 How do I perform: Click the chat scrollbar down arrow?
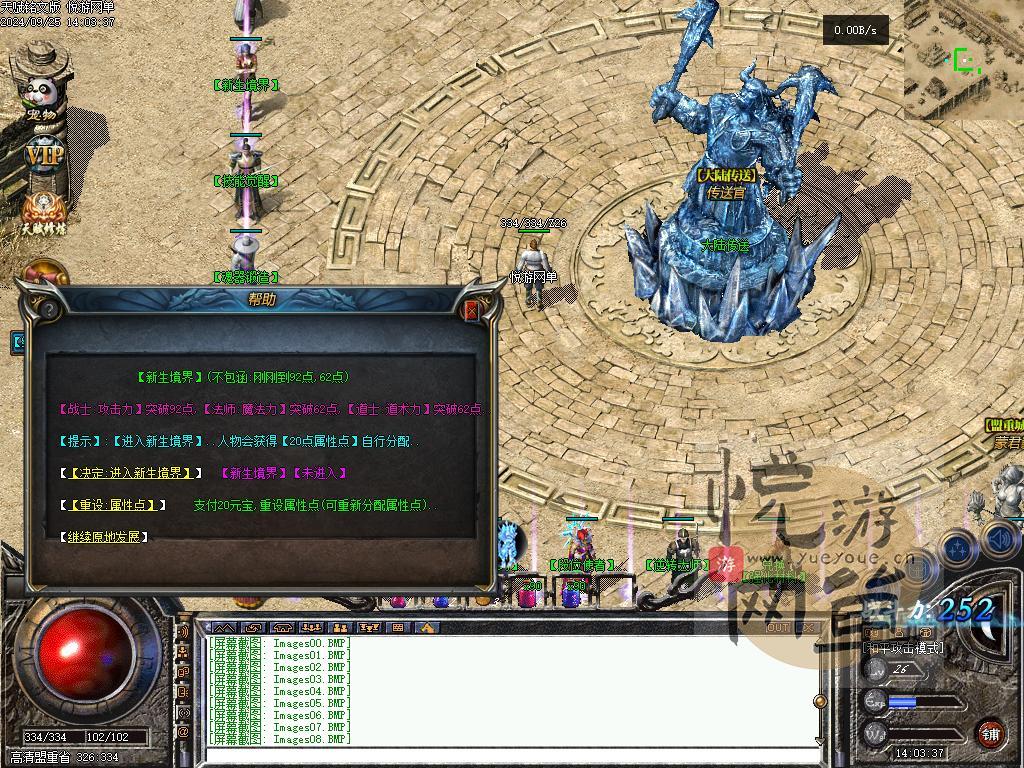[820, 741]
